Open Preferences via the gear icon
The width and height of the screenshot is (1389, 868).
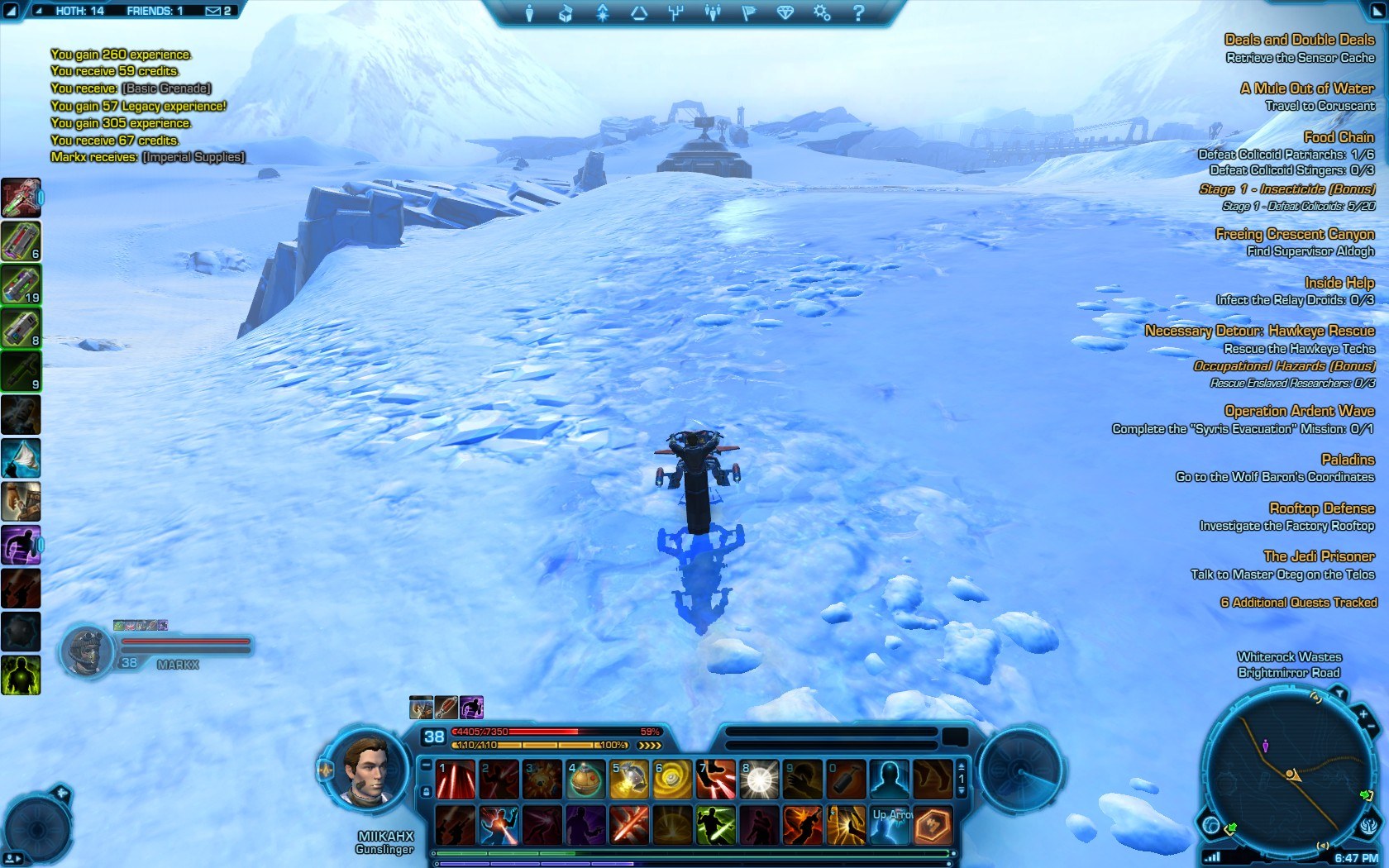820,13
